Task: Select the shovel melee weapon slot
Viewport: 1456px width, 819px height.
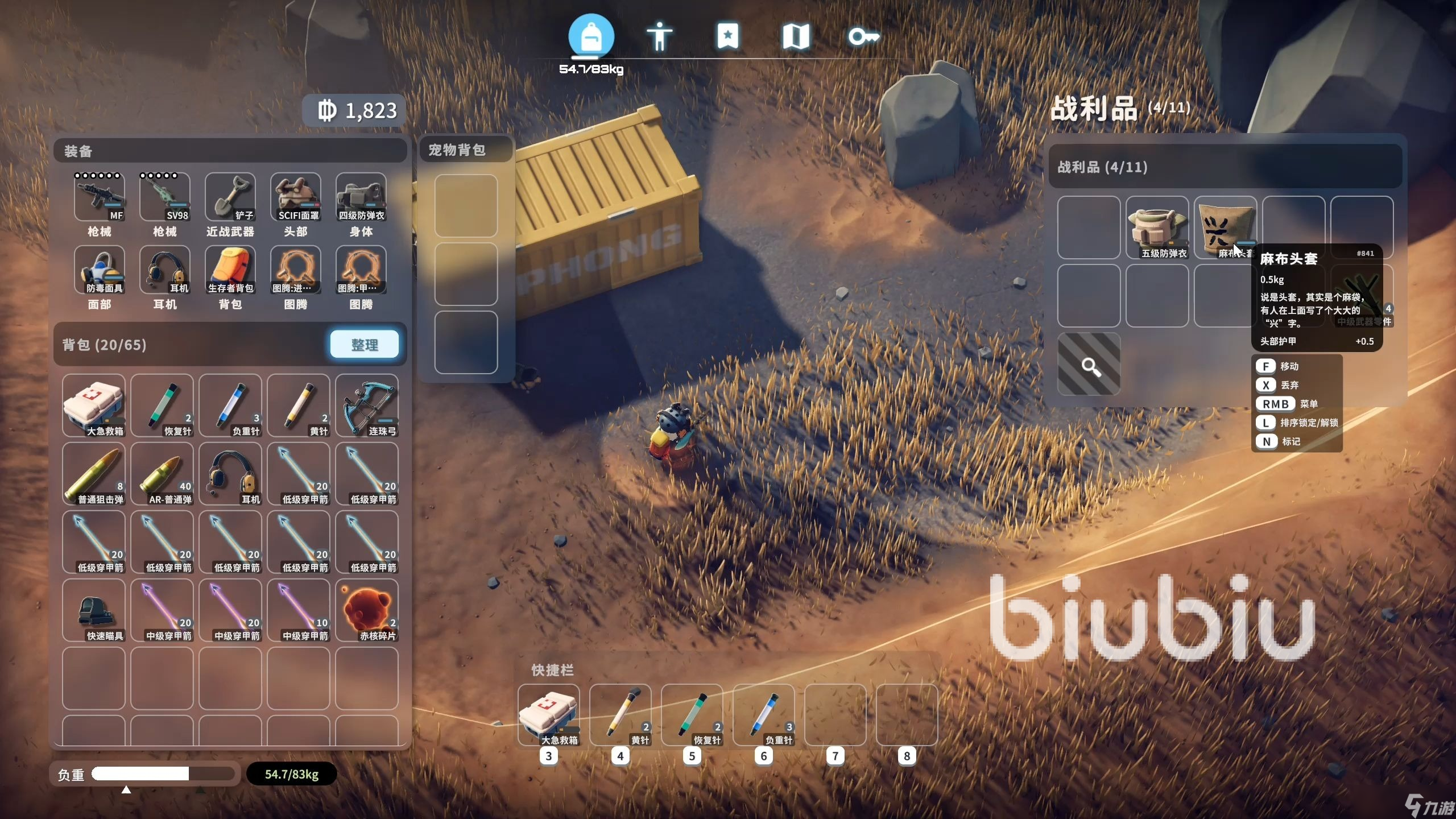Action: point(230,197)
